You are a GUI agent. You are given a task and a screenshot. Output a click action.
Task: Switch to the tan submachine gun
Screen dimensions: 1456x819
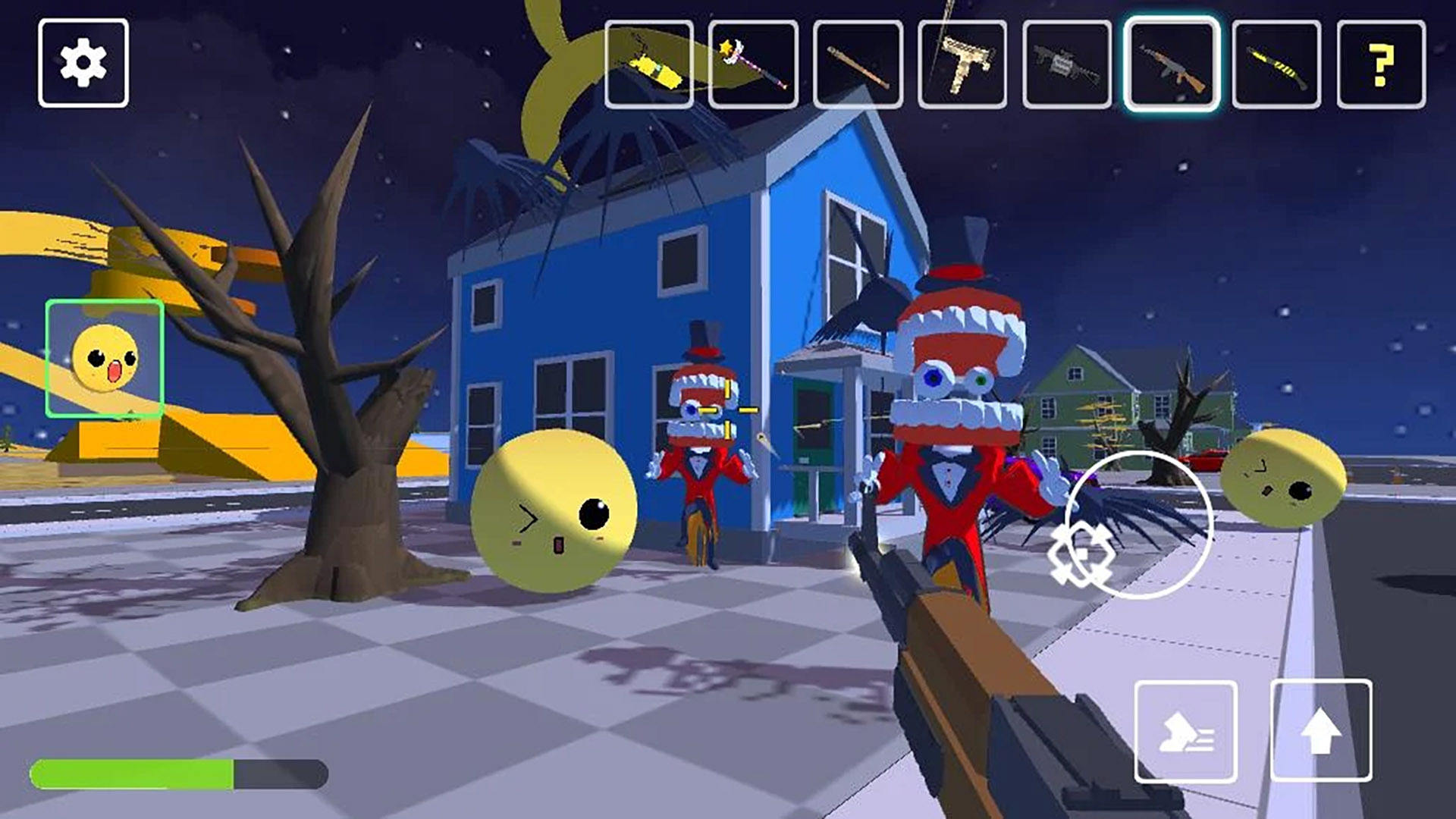(962, 65)
